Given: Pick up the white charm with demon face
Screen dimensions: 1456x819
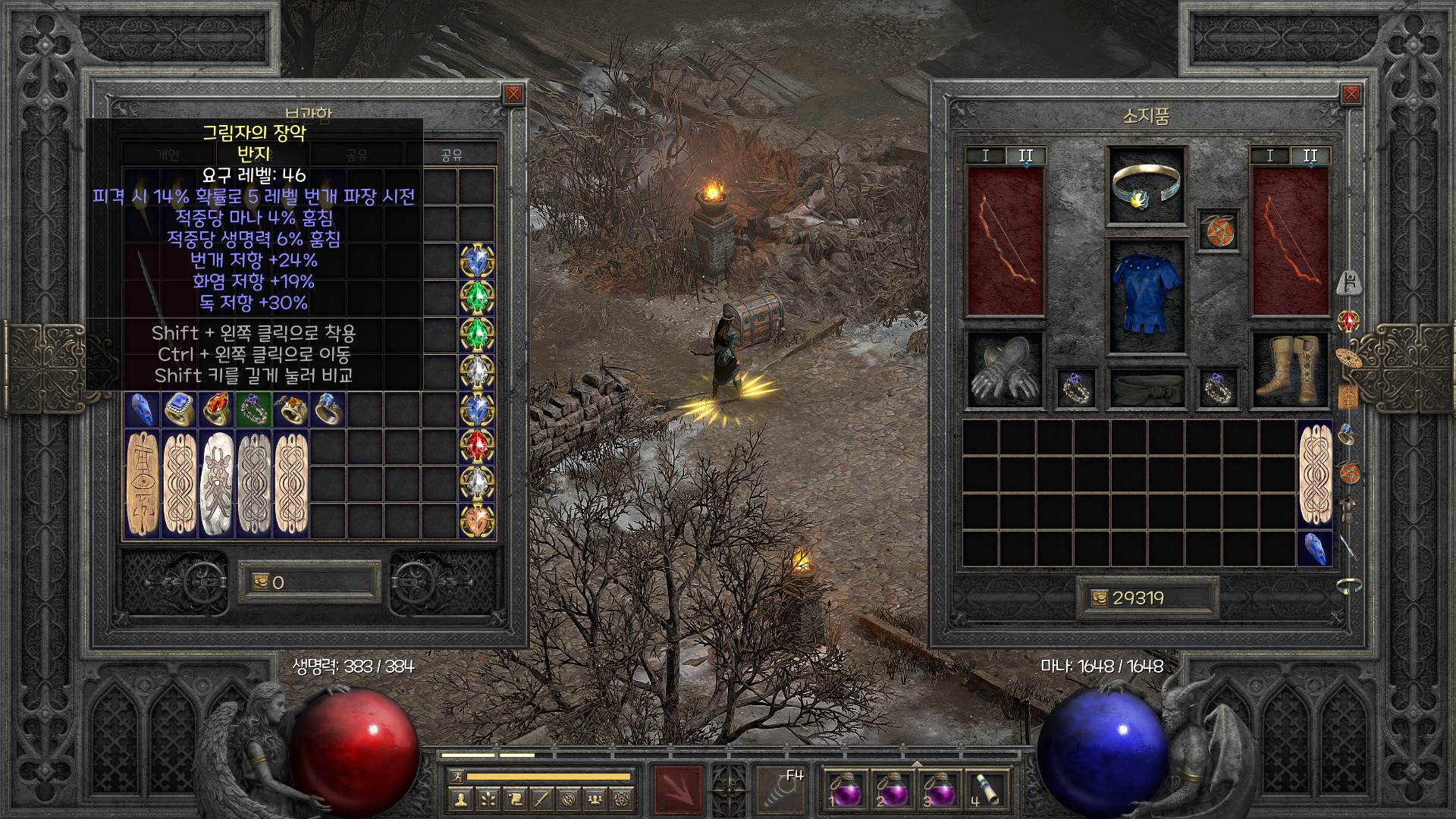Looking at the screenshot, I should coord(217,483).
